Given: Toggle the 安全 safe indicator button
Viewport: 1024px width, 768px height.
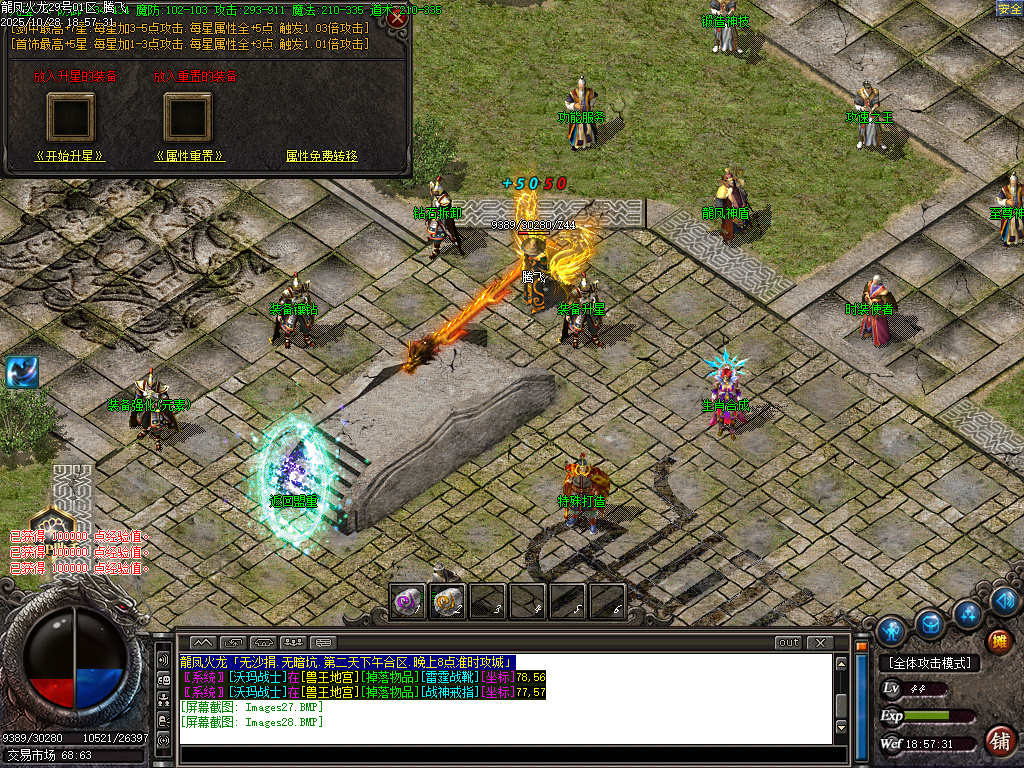Looking at the screenshot, I should pos(1009,9).
